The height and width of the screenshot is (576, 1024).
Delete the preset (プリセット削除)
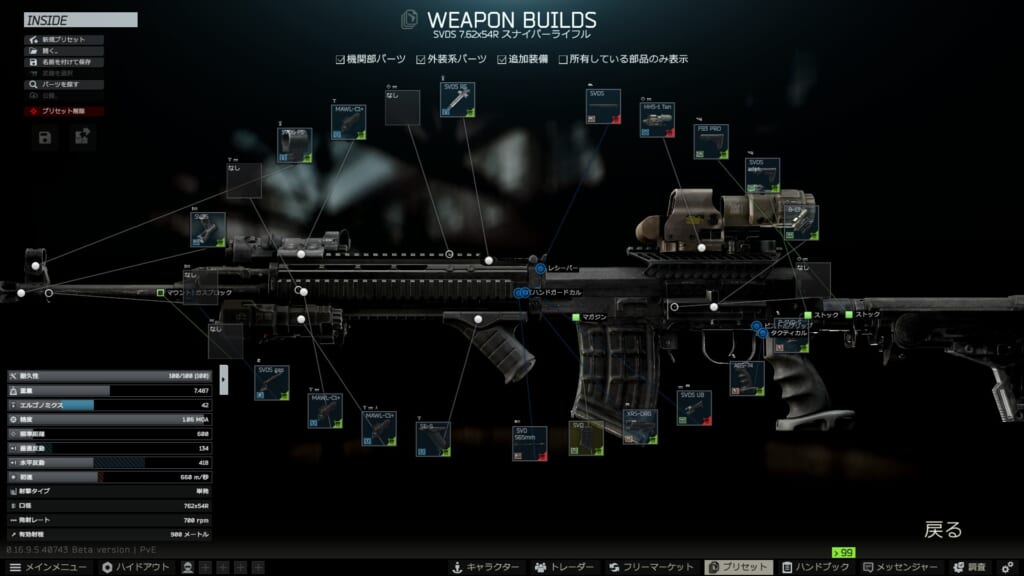(60, 111)
